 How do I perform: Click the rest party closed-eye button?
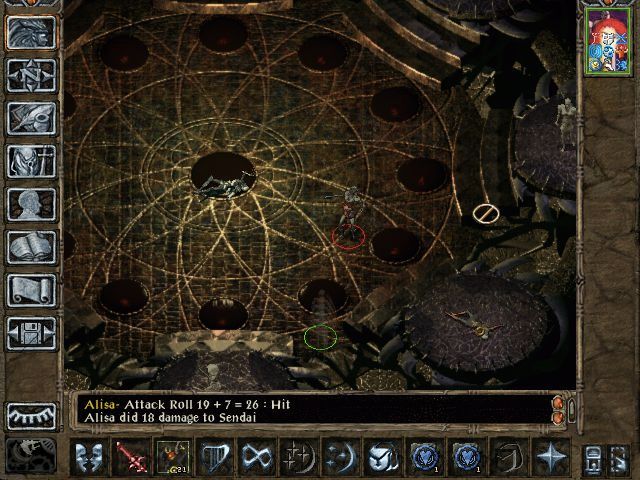tap(32, 414)
